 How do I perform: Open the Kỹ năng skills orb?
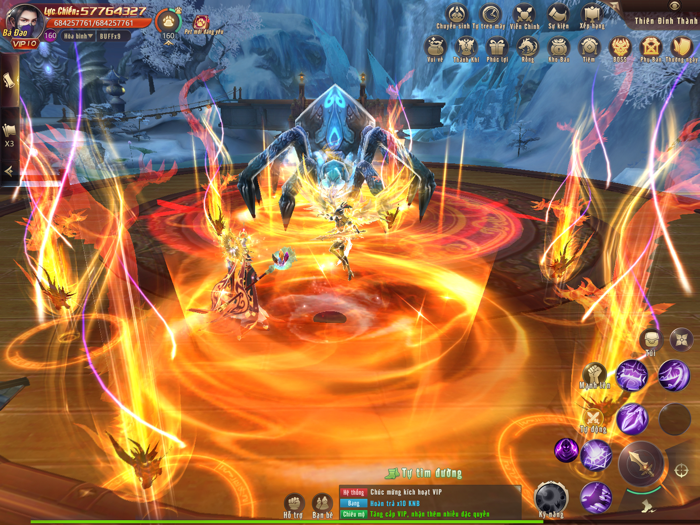point(551,497)
